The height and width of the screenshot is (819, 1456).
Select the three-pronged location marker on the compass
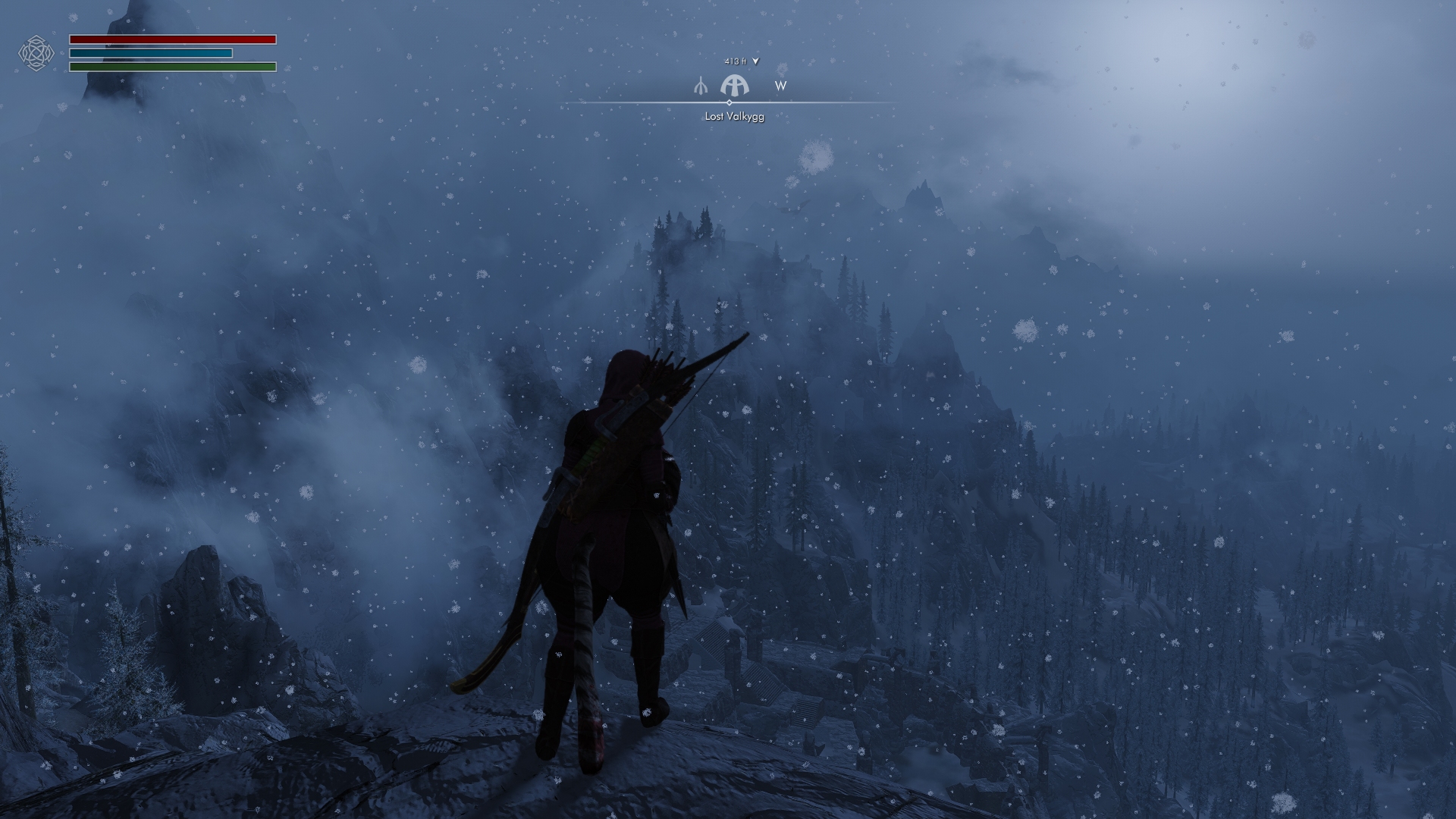point(701,86)
